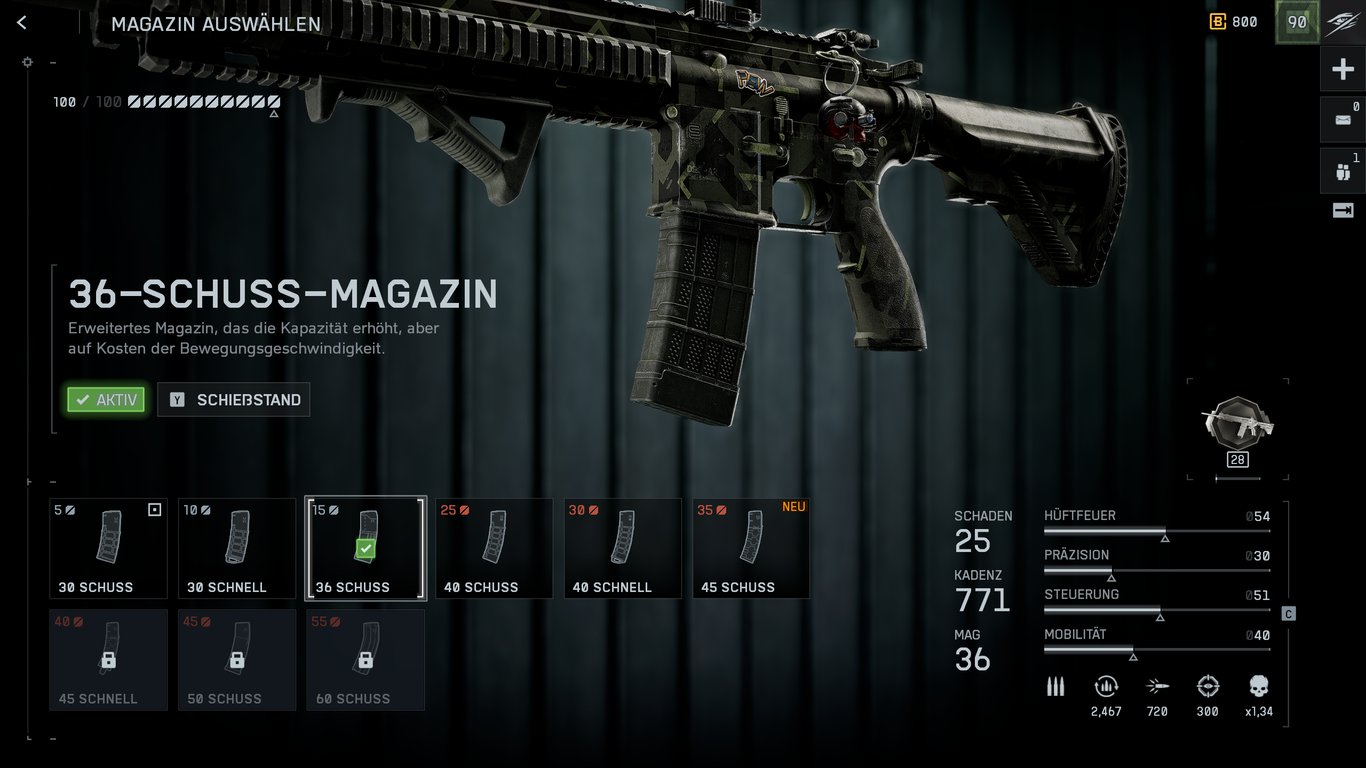
Task: Click the locked 45 Schnell magazine
Action: (108, 660)
